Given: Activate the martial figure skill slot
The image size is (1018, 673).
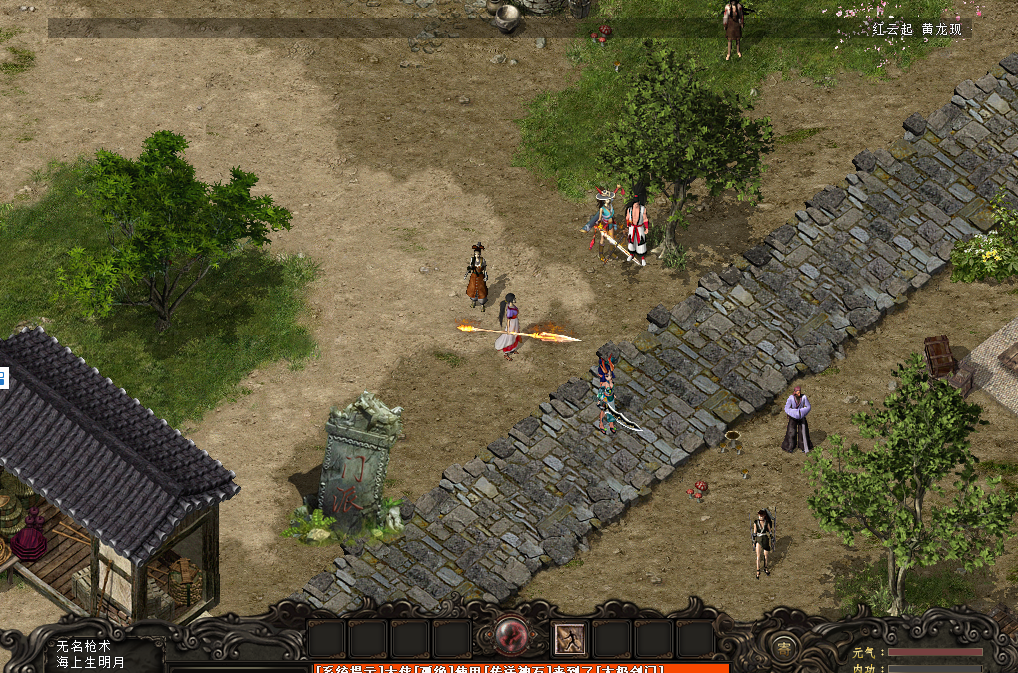Looking at the screenshot, I should 570,639.
